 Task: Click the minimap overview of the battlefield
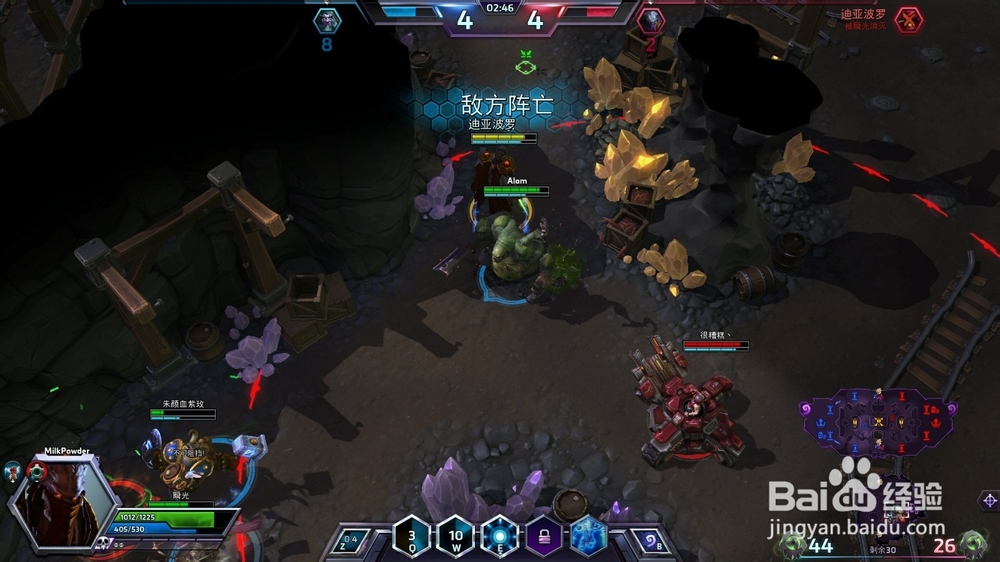tap(876, 420)
